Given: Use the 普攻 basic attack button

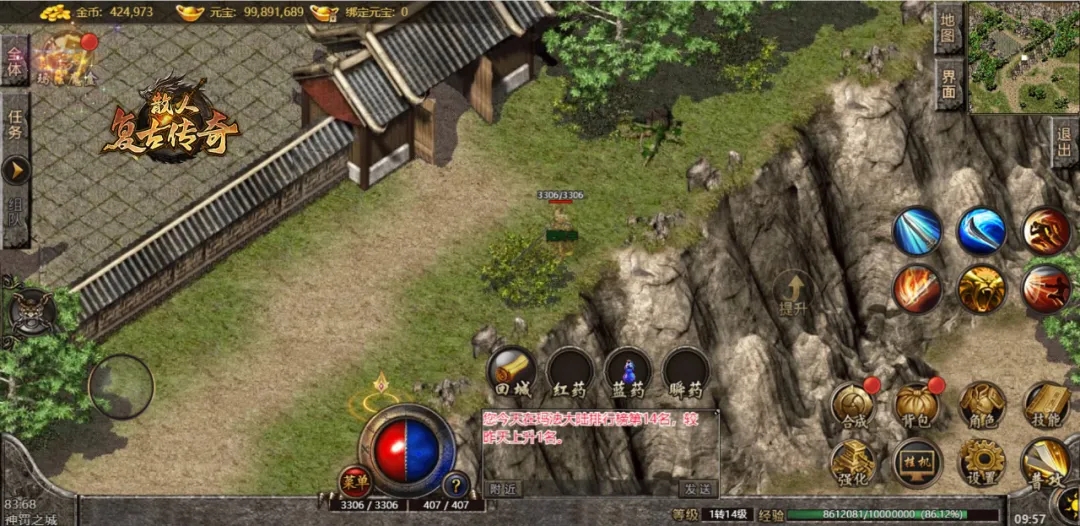Looking at the screenshot, I should pos(1046,463).
